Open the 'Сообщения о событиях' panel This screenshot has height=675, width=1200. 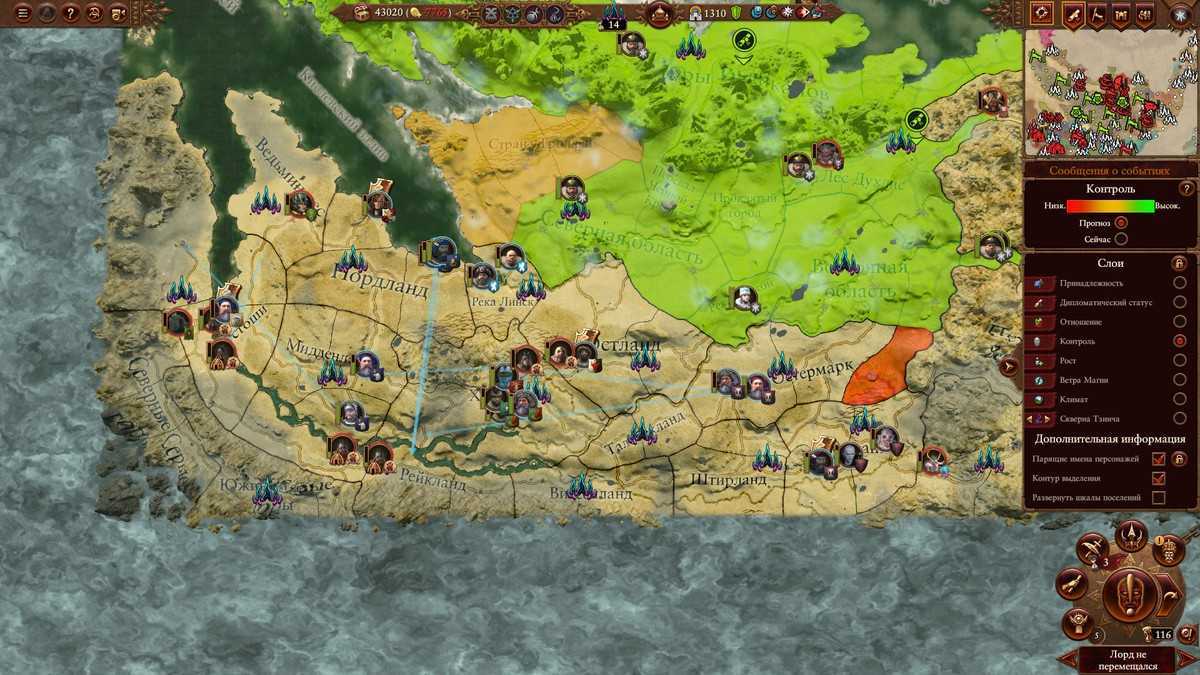tap(1110, 170)
